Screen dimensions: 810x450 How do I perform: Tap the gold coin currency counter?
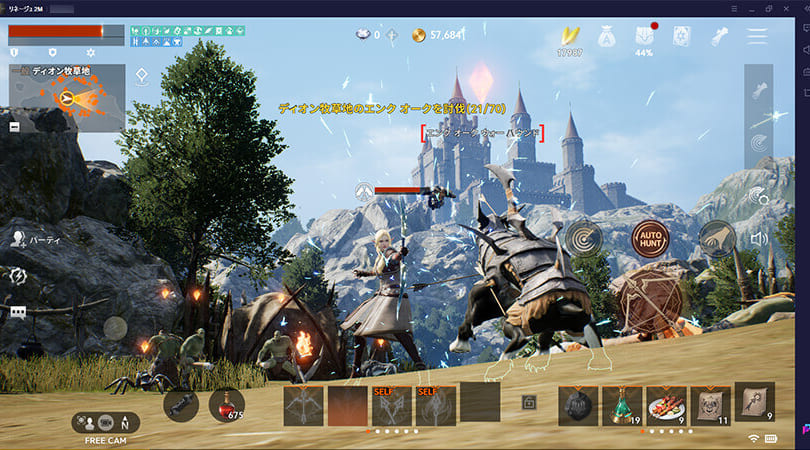(x=438, y=35)
